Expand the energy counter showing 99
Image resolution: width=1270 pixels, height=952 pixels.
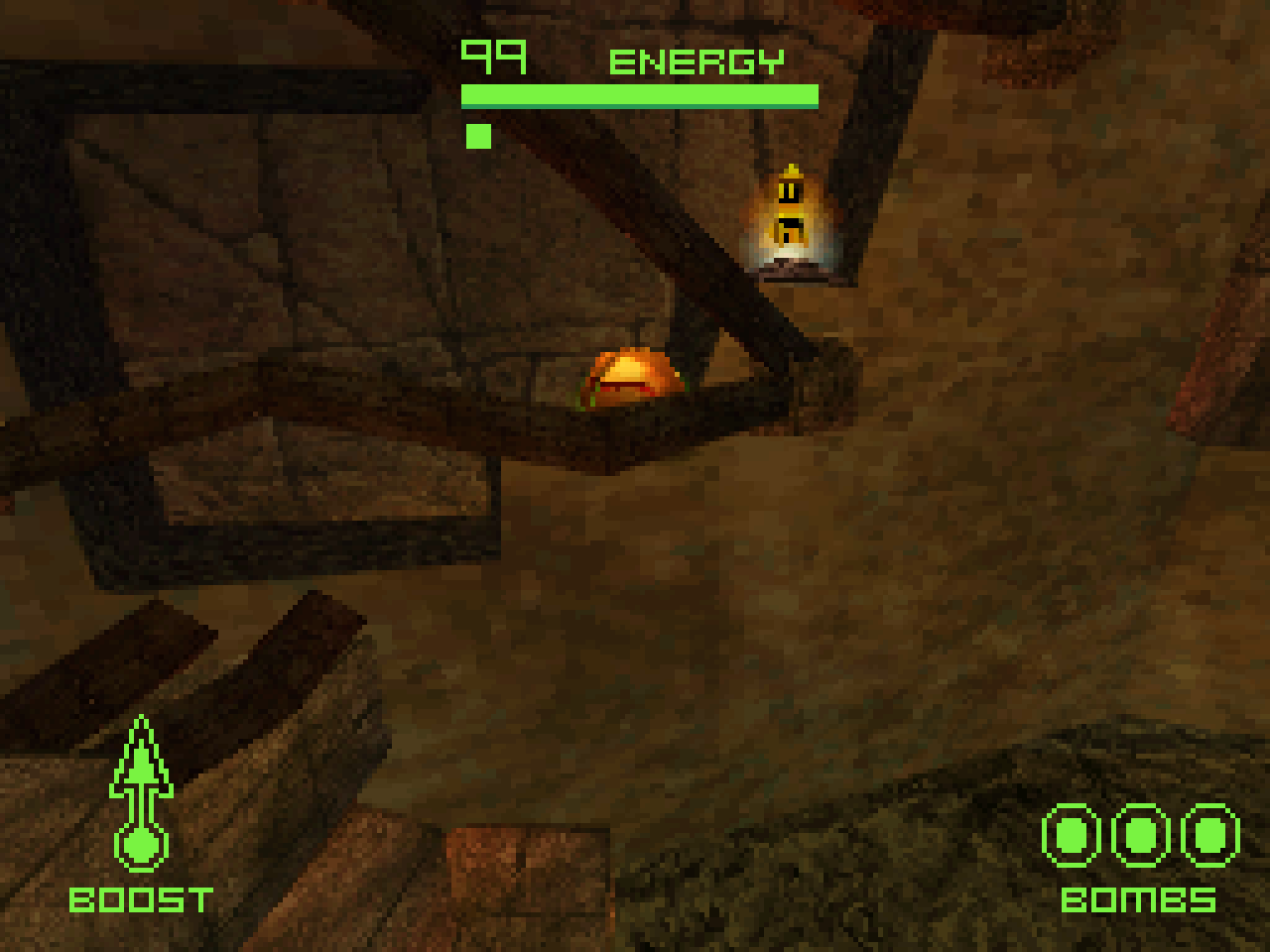tap(492, 58)
